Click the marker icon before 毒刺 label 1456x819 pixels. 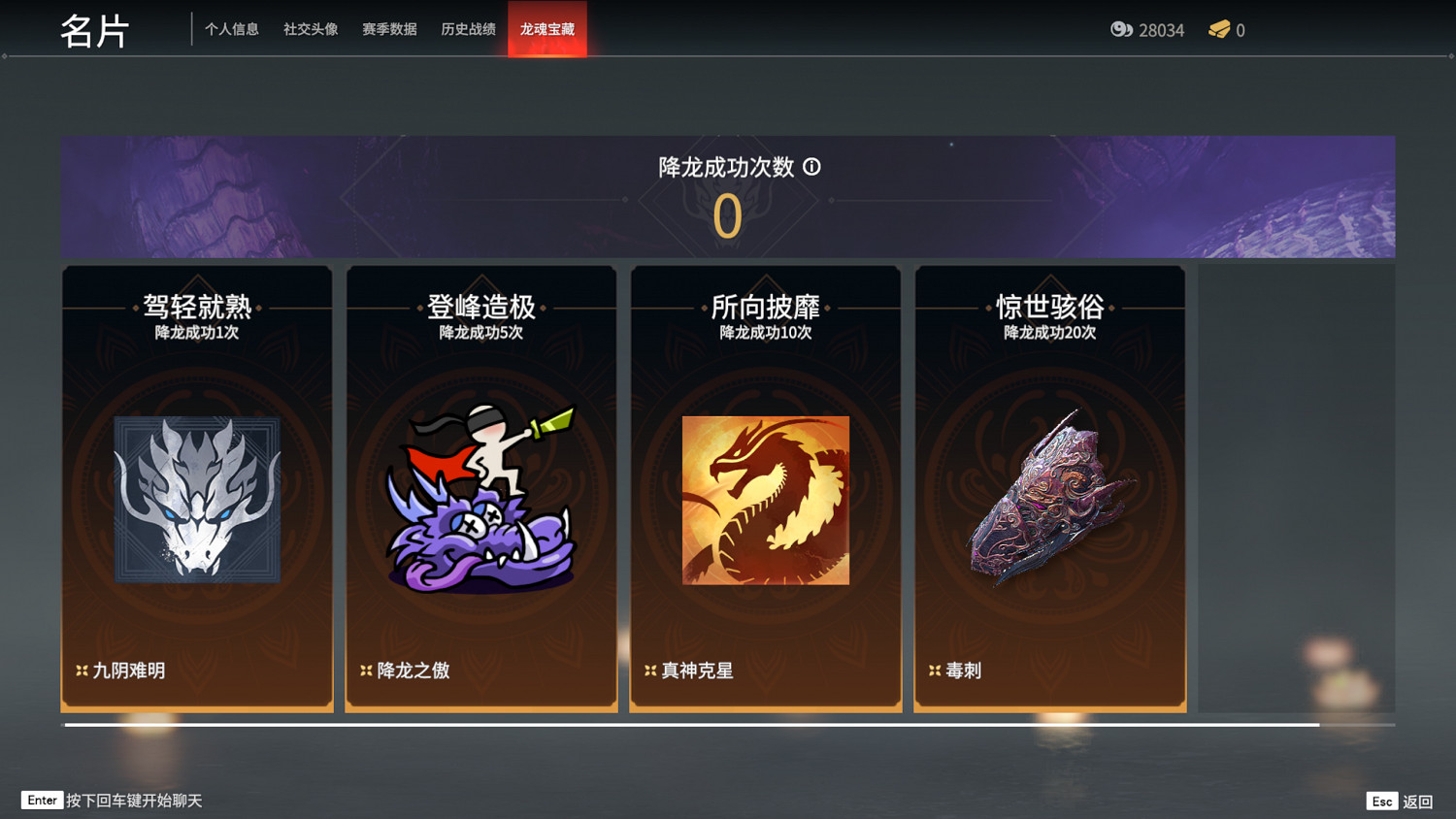935,670
